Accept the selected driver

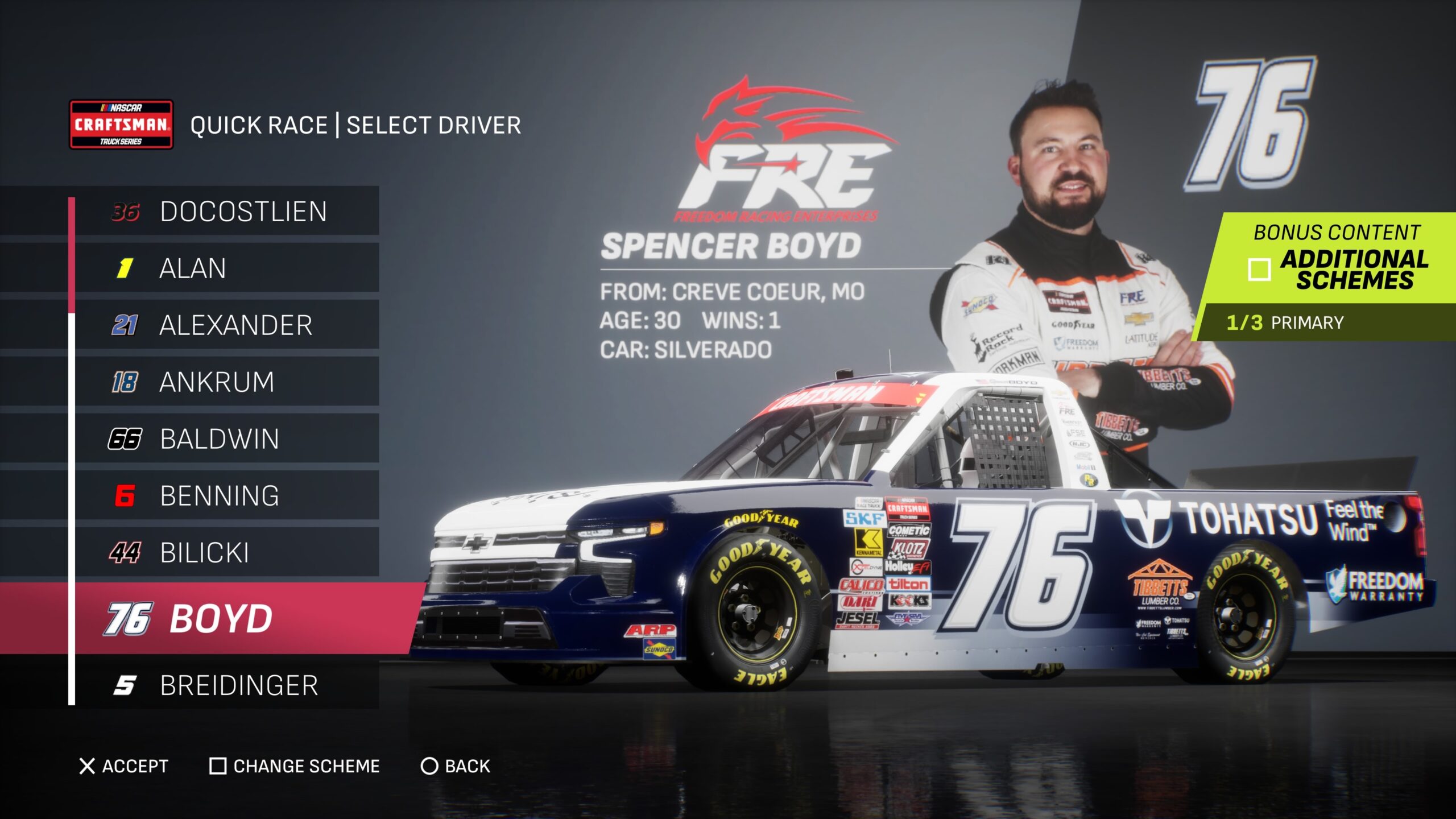124,766
